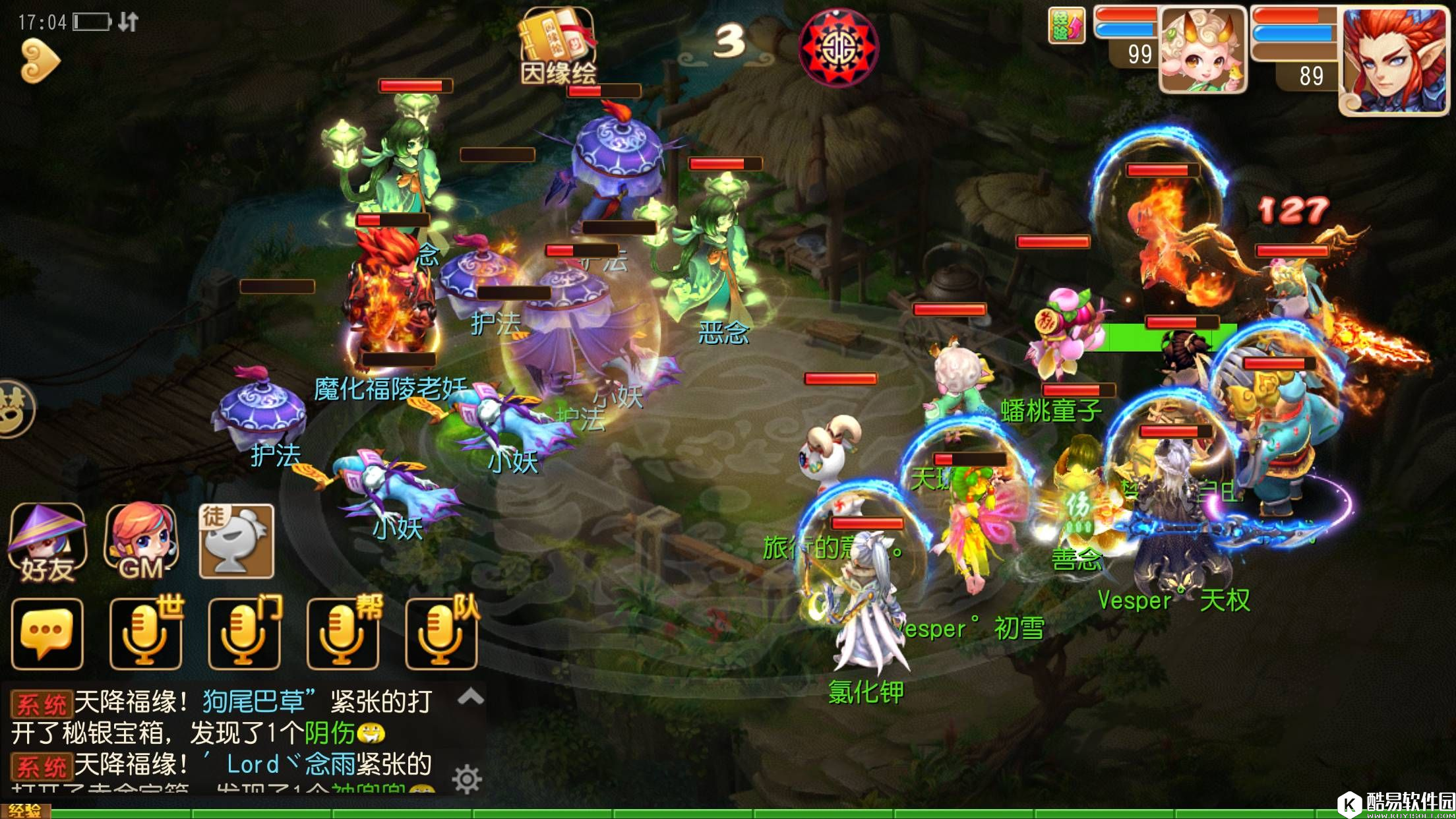Activate the 世 world voice channel microphone
Viewport: 1456px width, 819px height.
146,634
